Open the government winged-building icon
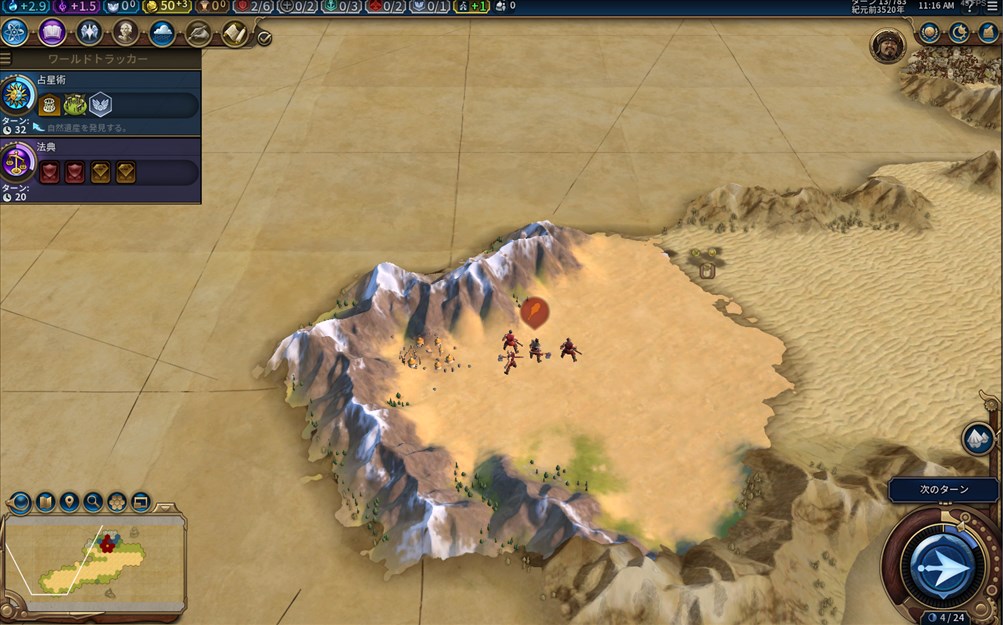 89,33
